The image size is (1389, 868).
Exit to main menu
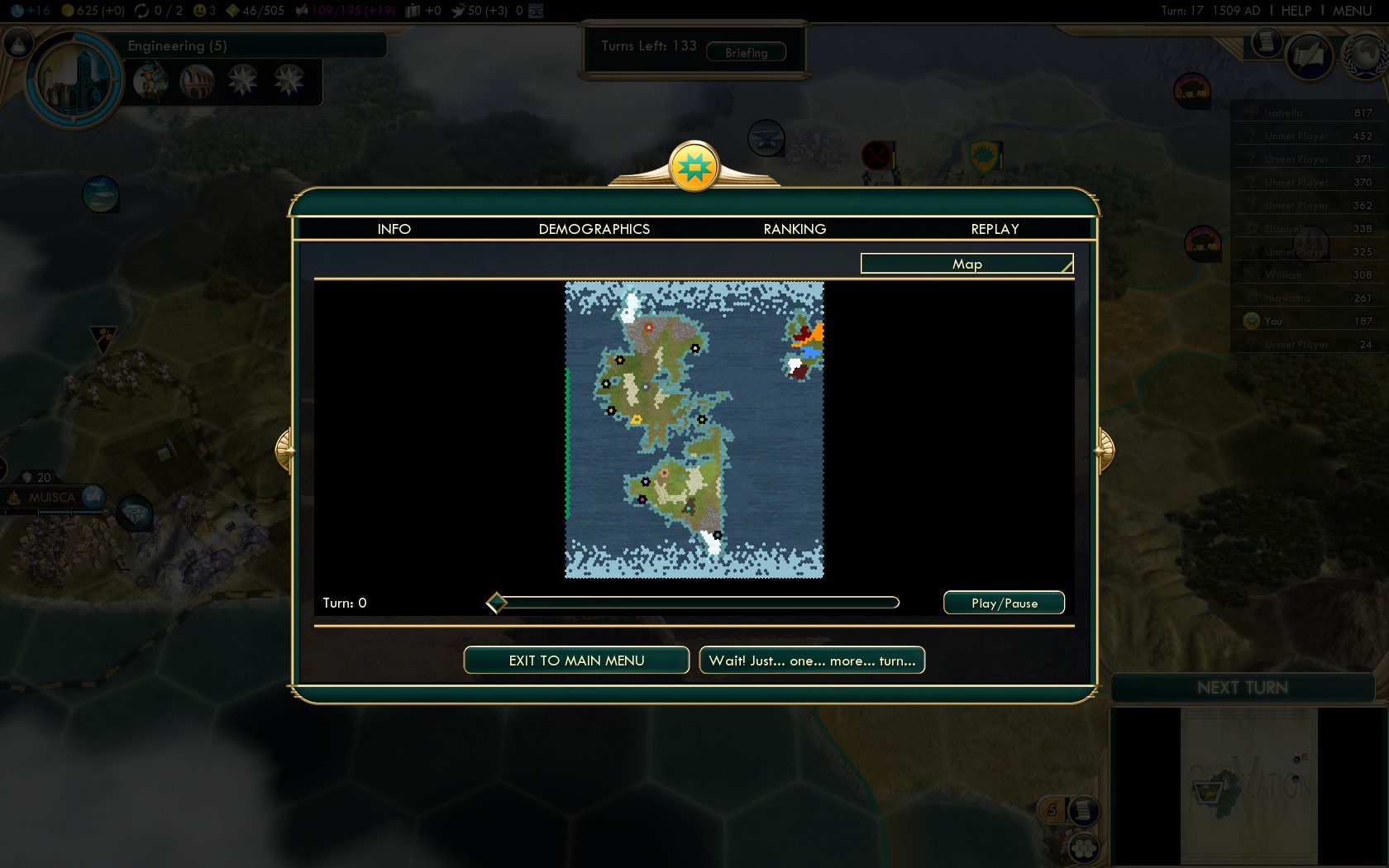pos(576,661)
